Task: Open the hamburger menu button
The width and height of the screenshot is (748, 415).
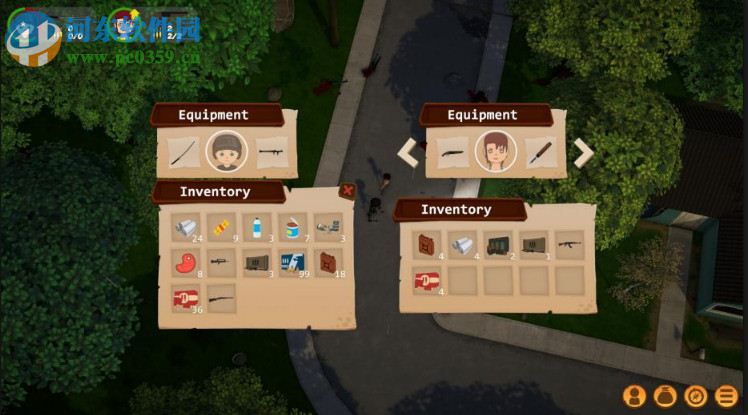Action: [729, 395]
